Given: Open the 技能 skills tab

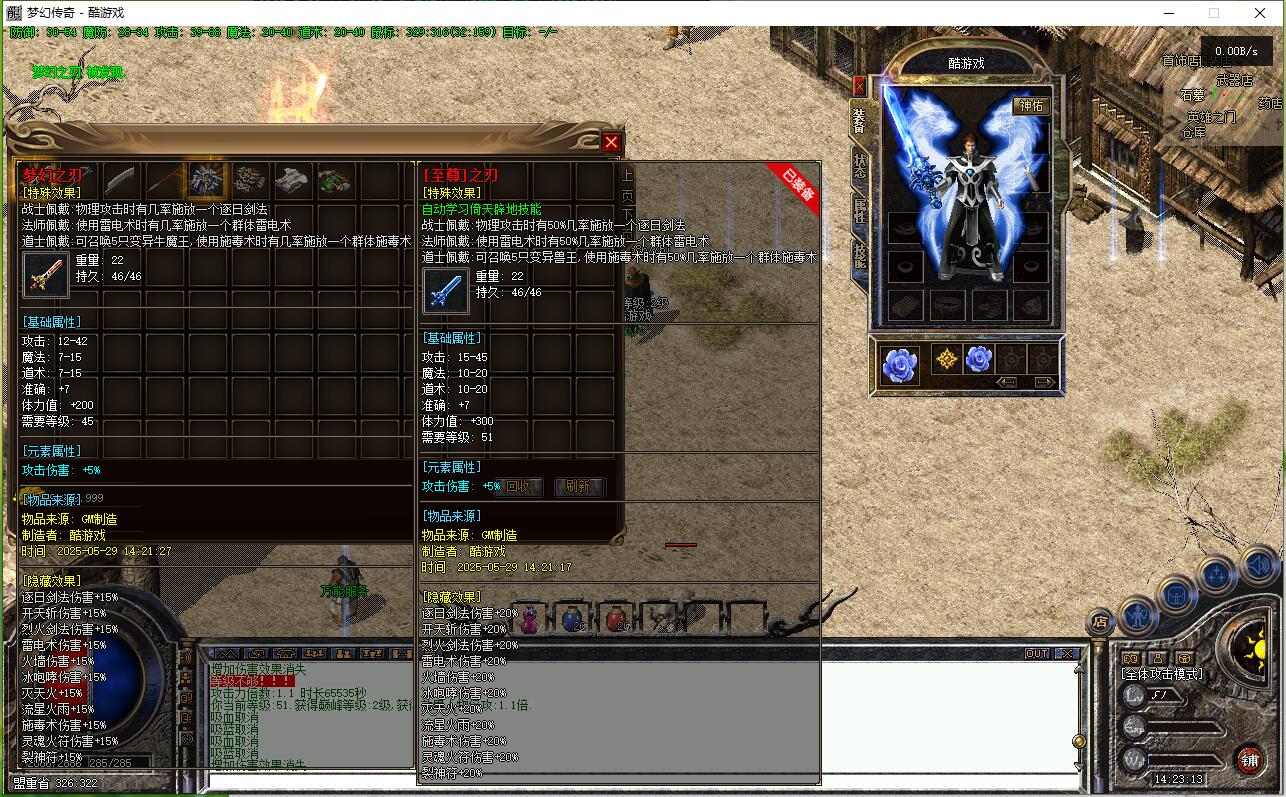Looking at the screenshot, I should tap(860, 252).
